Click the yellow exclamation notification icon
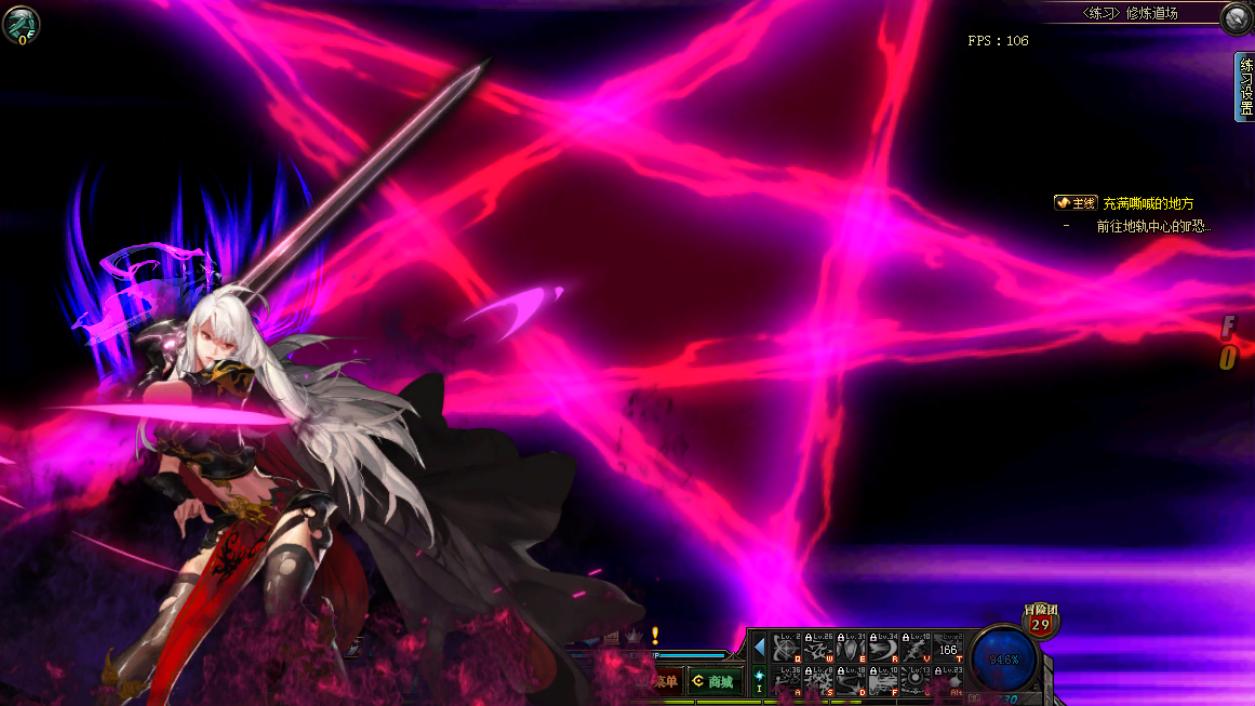Viewport: 1255px width, 706px height. [655, 635]
